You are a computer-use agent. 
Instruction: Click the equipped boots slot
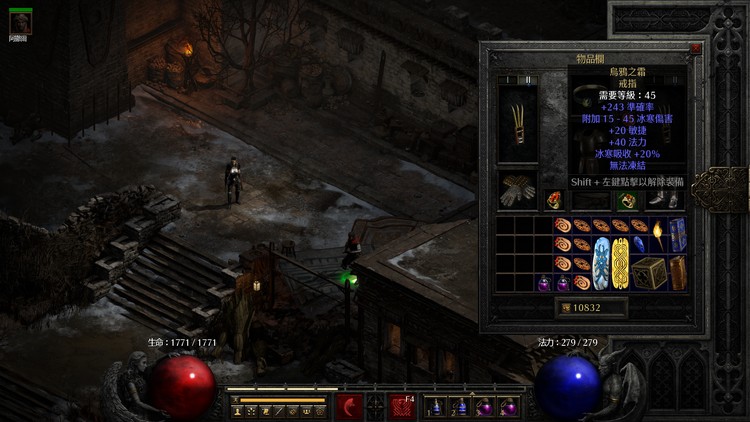(666, 199)
